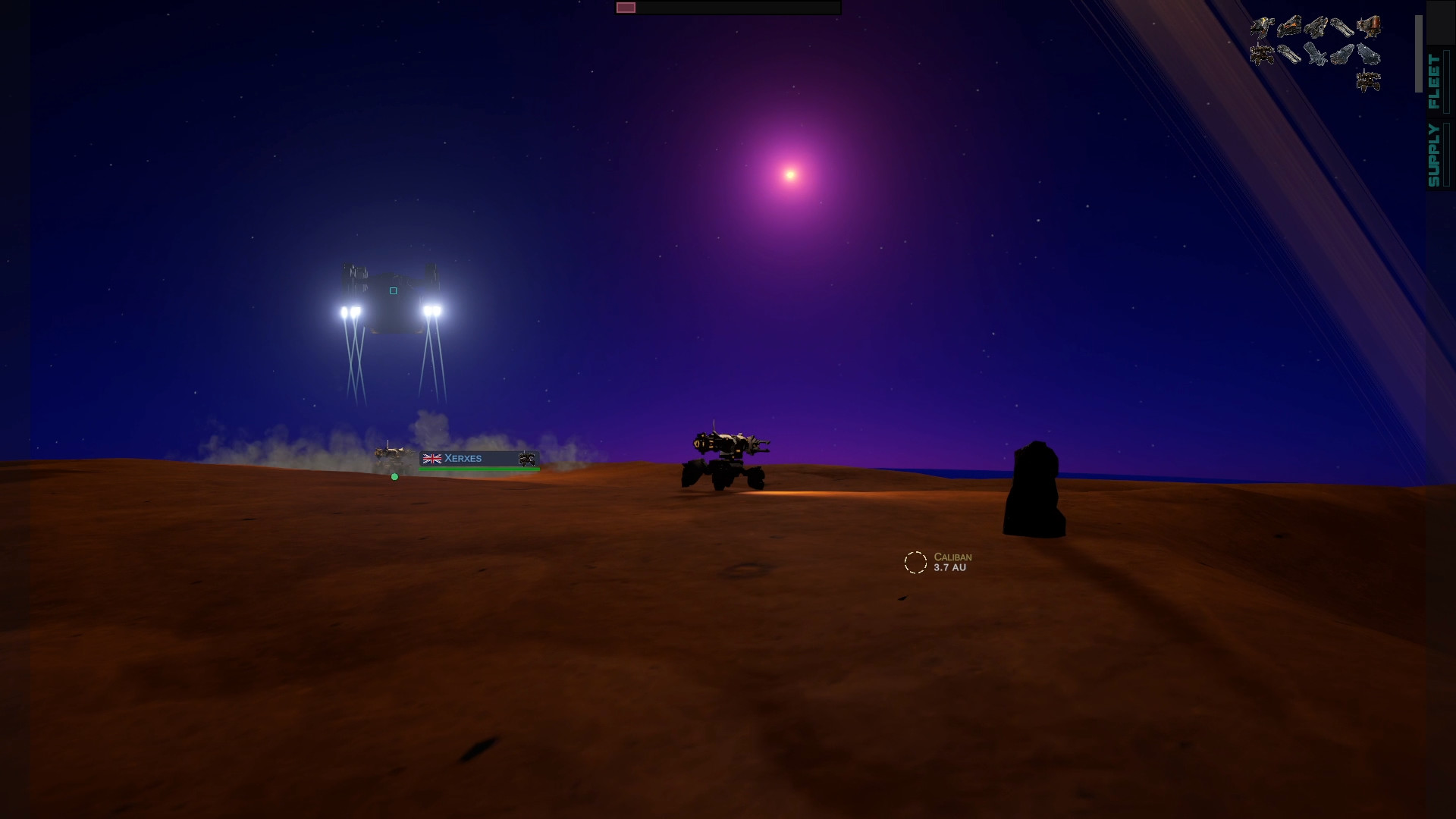The height and width of the screenshot is (819, 1456).
Task: Select the silver dropship thumbnail in the fleet roster
Action: (x=1367, y=54)
